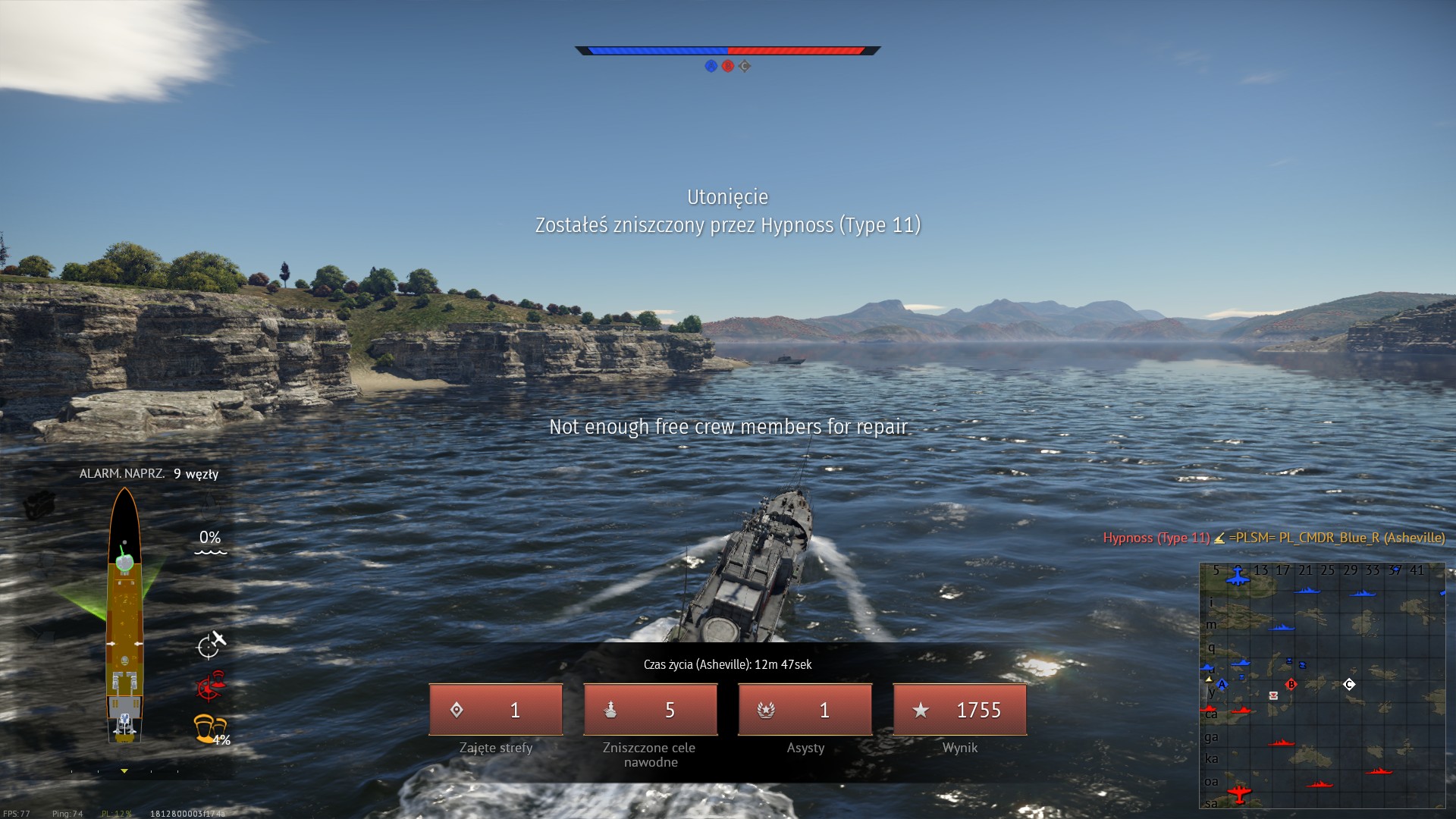Screen dimensions: 1456x819
Task: Select capture point A on the minimap
Action: [1222, 684]
